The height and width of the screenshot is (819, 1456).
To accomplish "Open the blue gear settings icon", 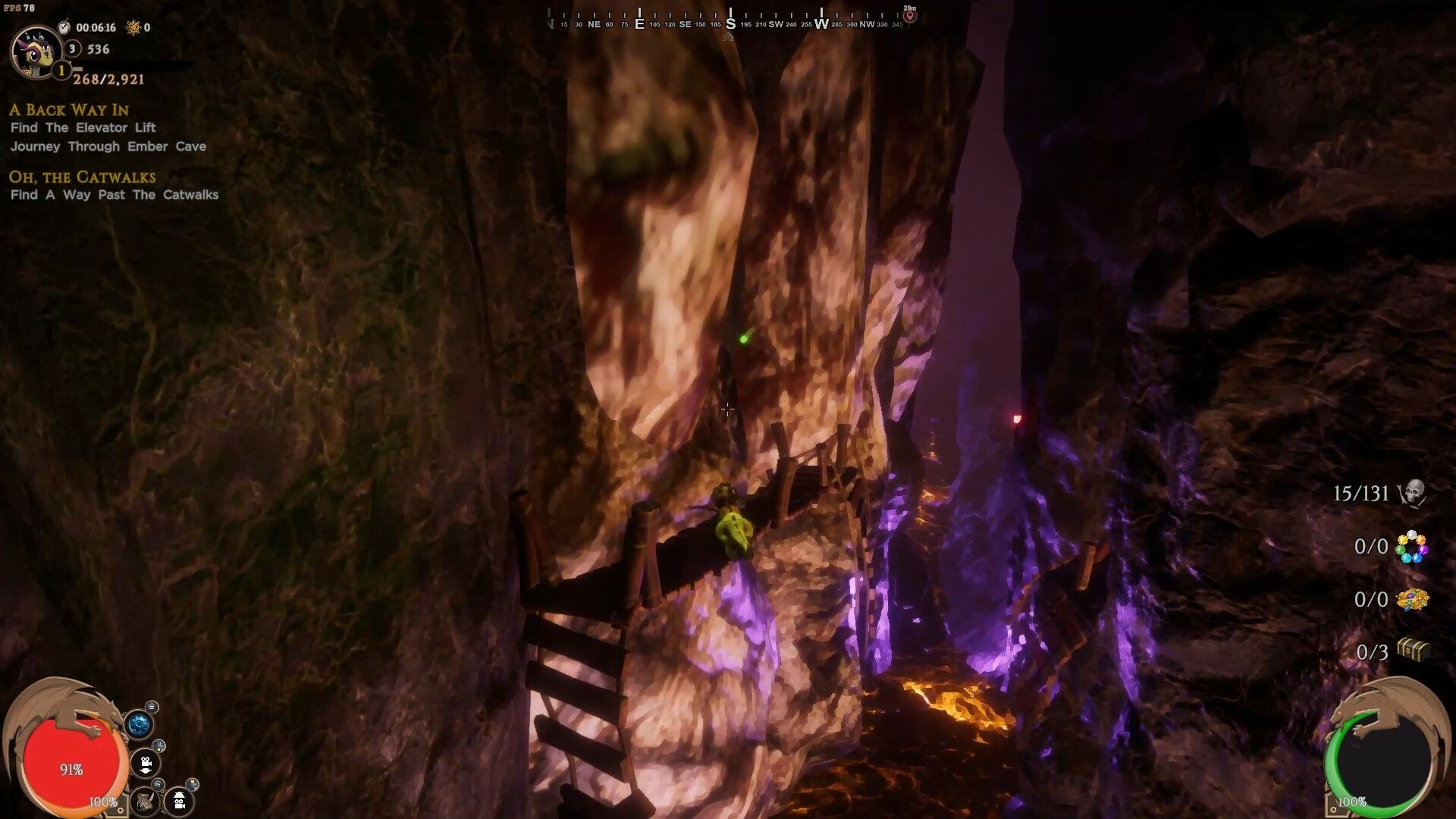I will click(139, 724).
